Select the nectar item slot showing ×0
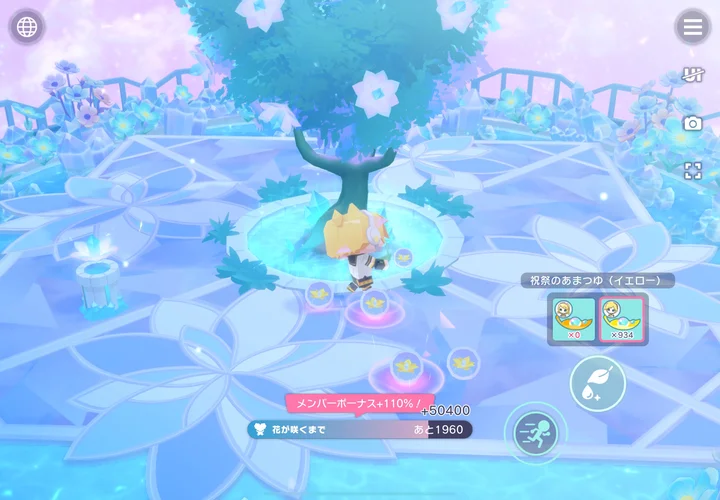 point(574,319)
